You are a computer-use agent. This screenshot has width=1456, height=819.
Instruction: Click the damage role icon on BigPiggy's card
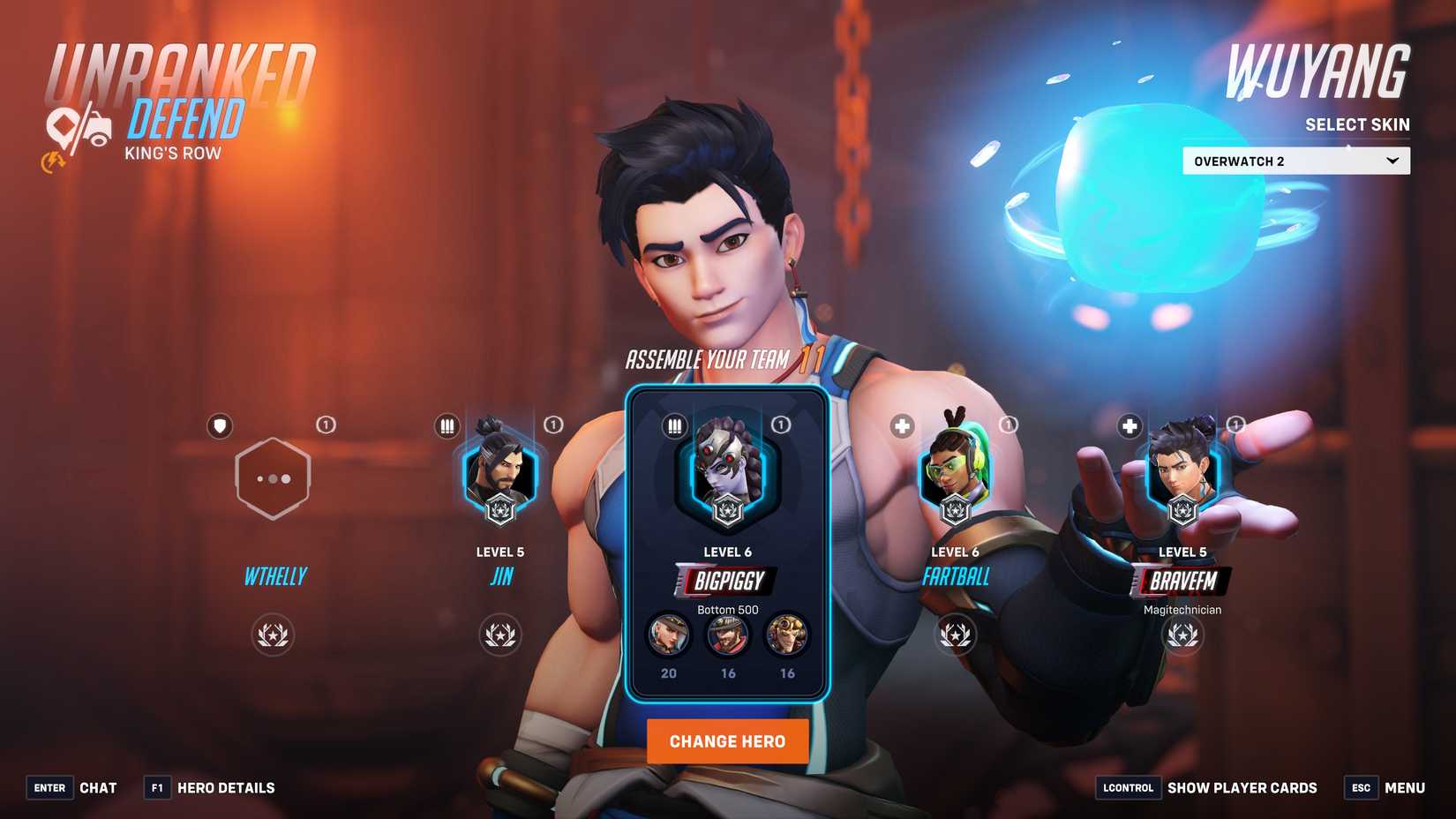(x=675, y=425)
